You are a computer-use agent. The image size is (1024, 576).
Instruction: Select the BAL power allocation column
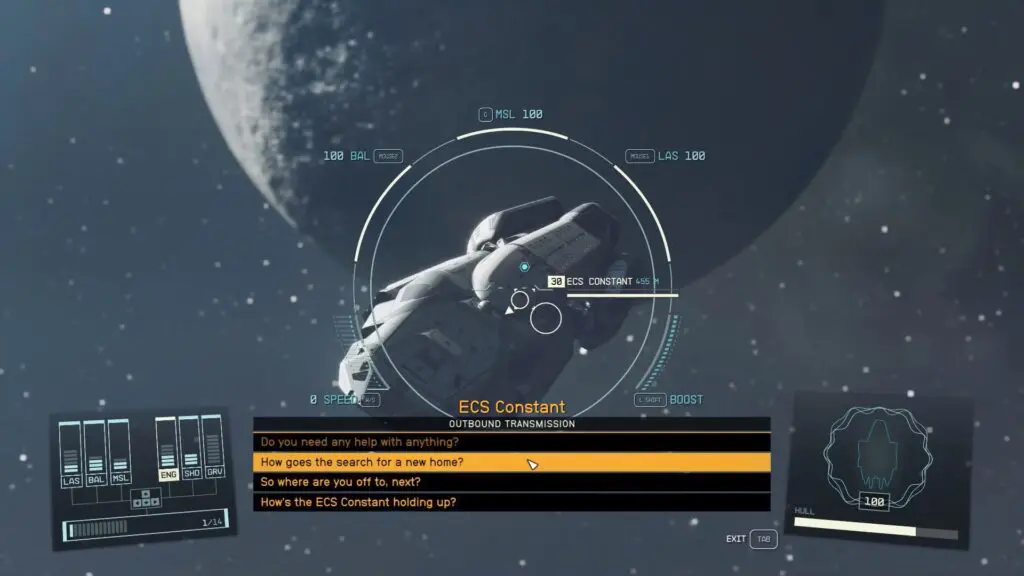pos(95,453)
